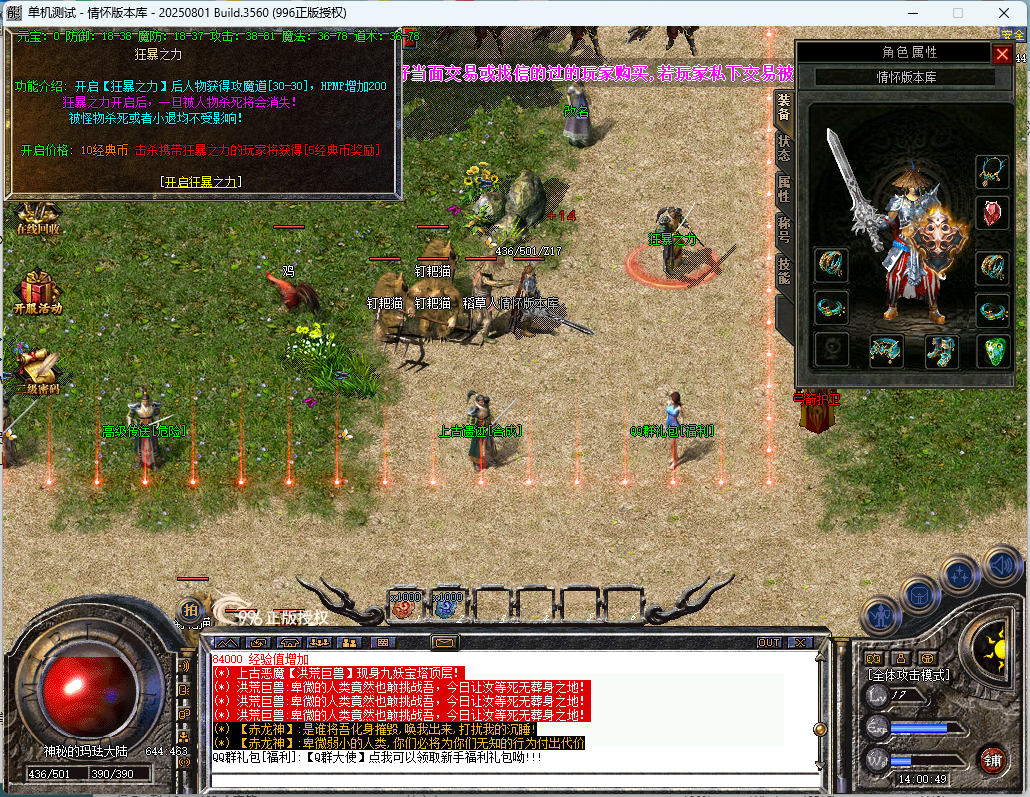
Task: Select the belt equipment slot
Action: click(x=885, y=350)
